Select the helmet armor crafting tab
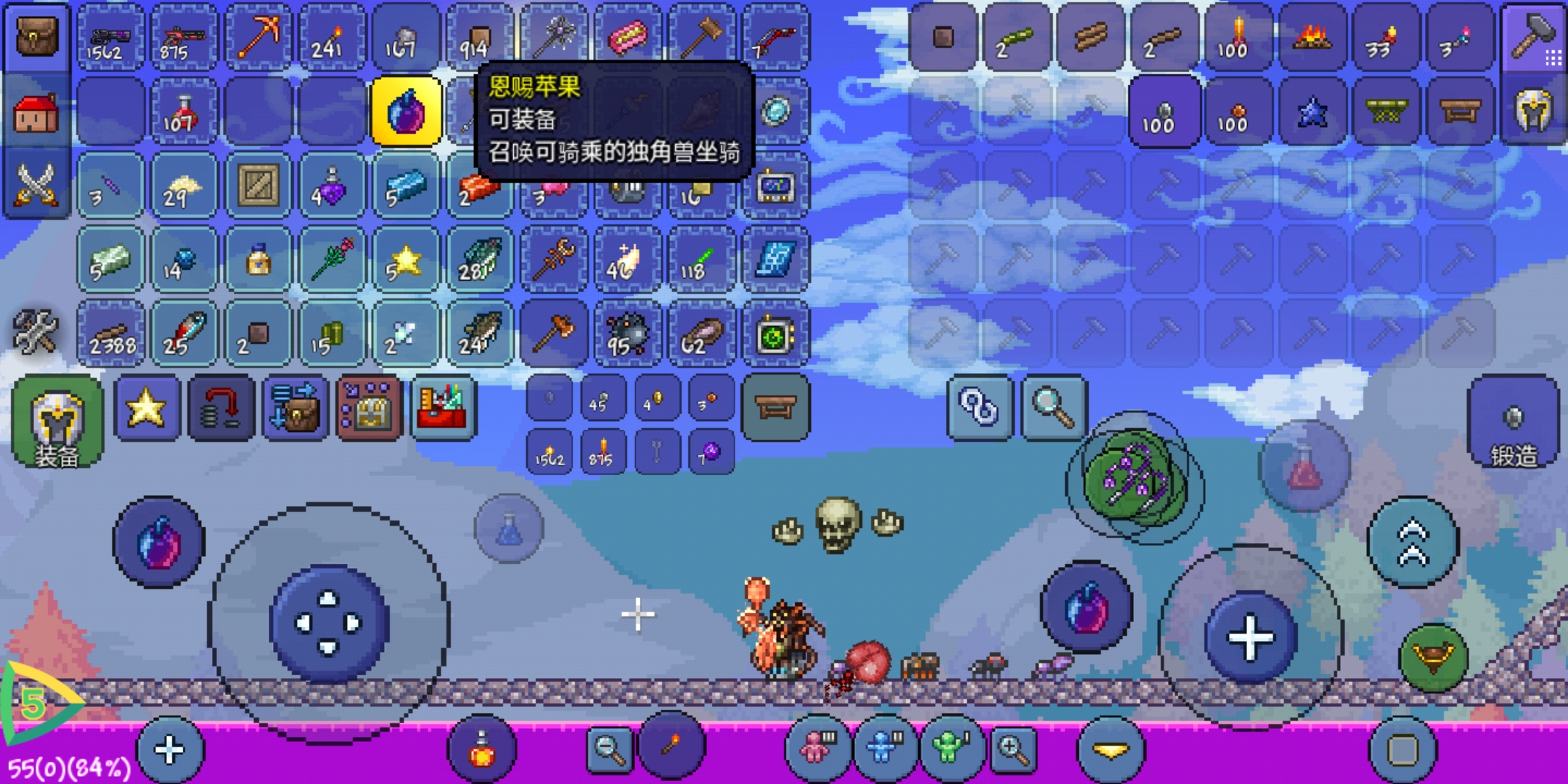The width and height of the screenshot is (1568, 784). [1532, 112]
